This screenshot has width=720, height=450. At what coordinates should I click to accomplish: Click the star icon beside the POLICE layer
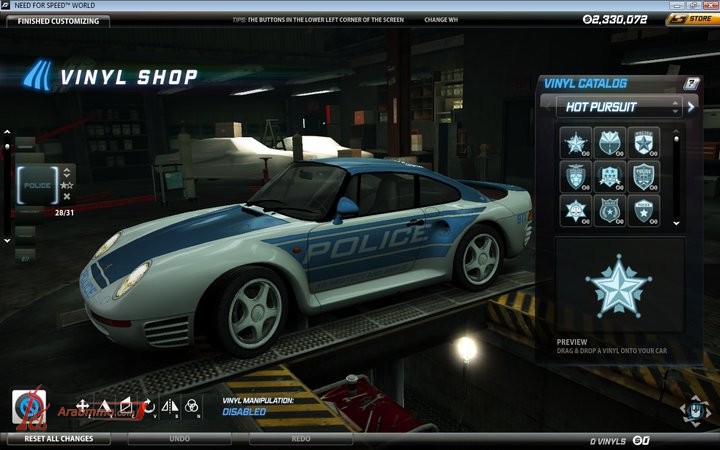click(67, 184)
